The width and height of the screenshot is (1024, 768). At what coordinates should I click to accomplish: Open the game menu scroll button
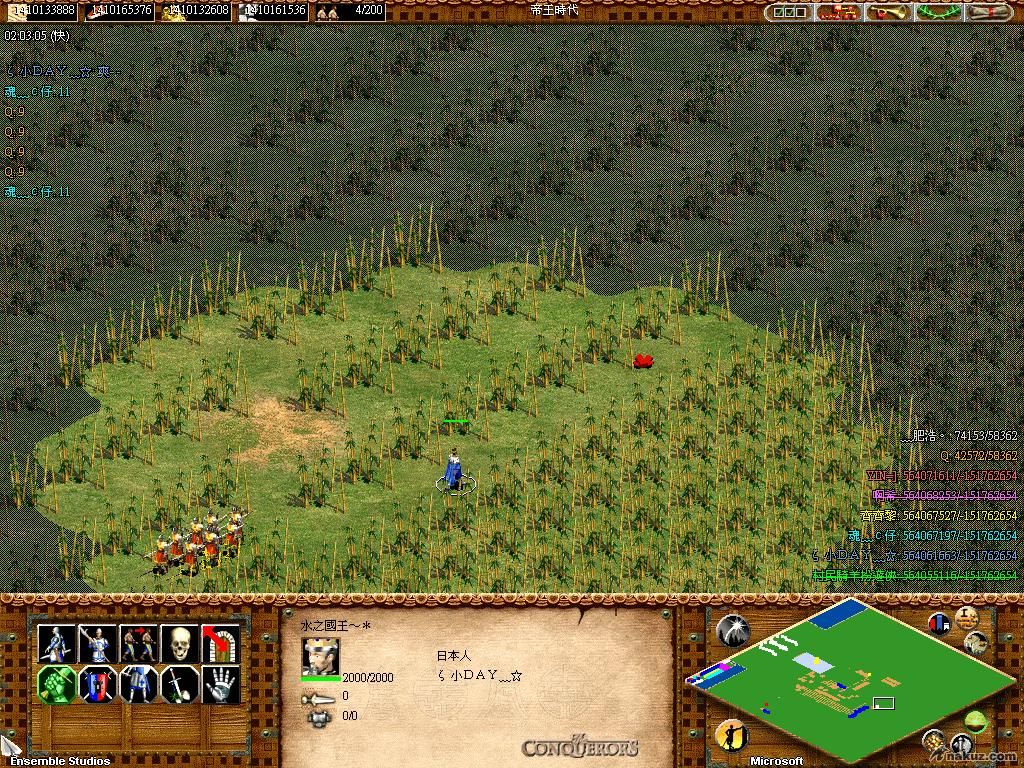(990, 12)
